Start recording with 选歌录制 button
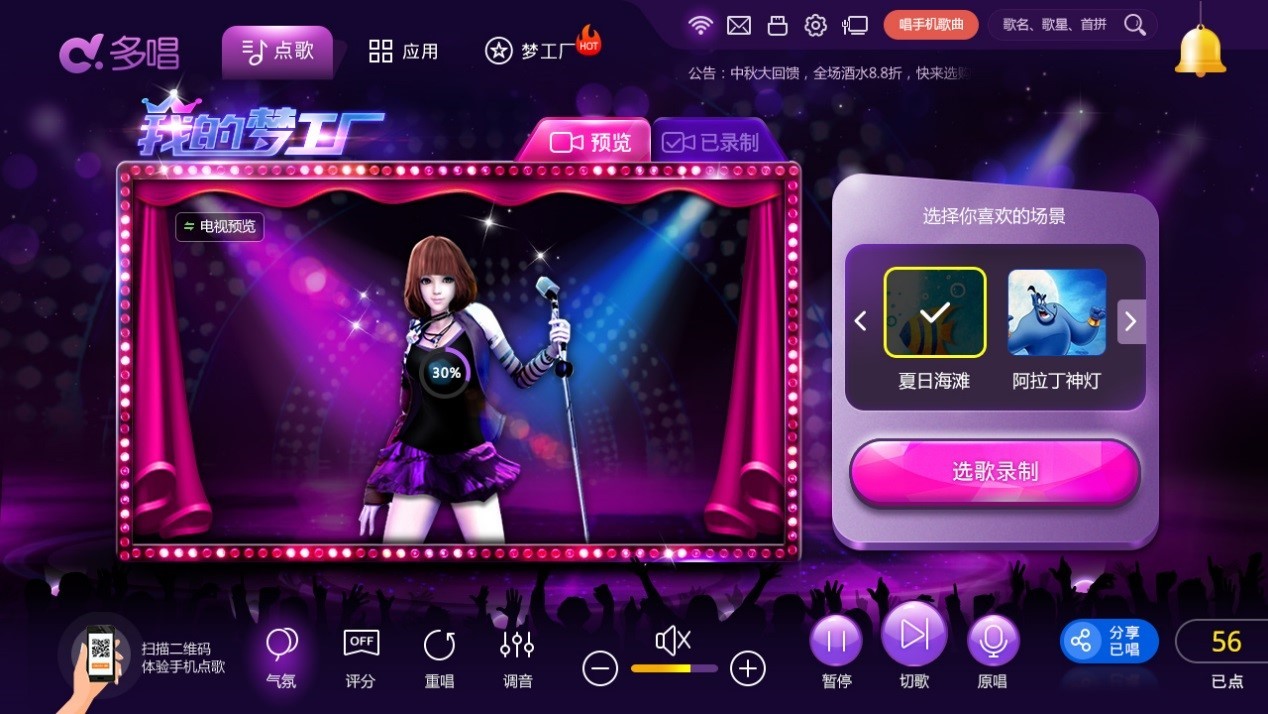 click(x=994, y=472)
